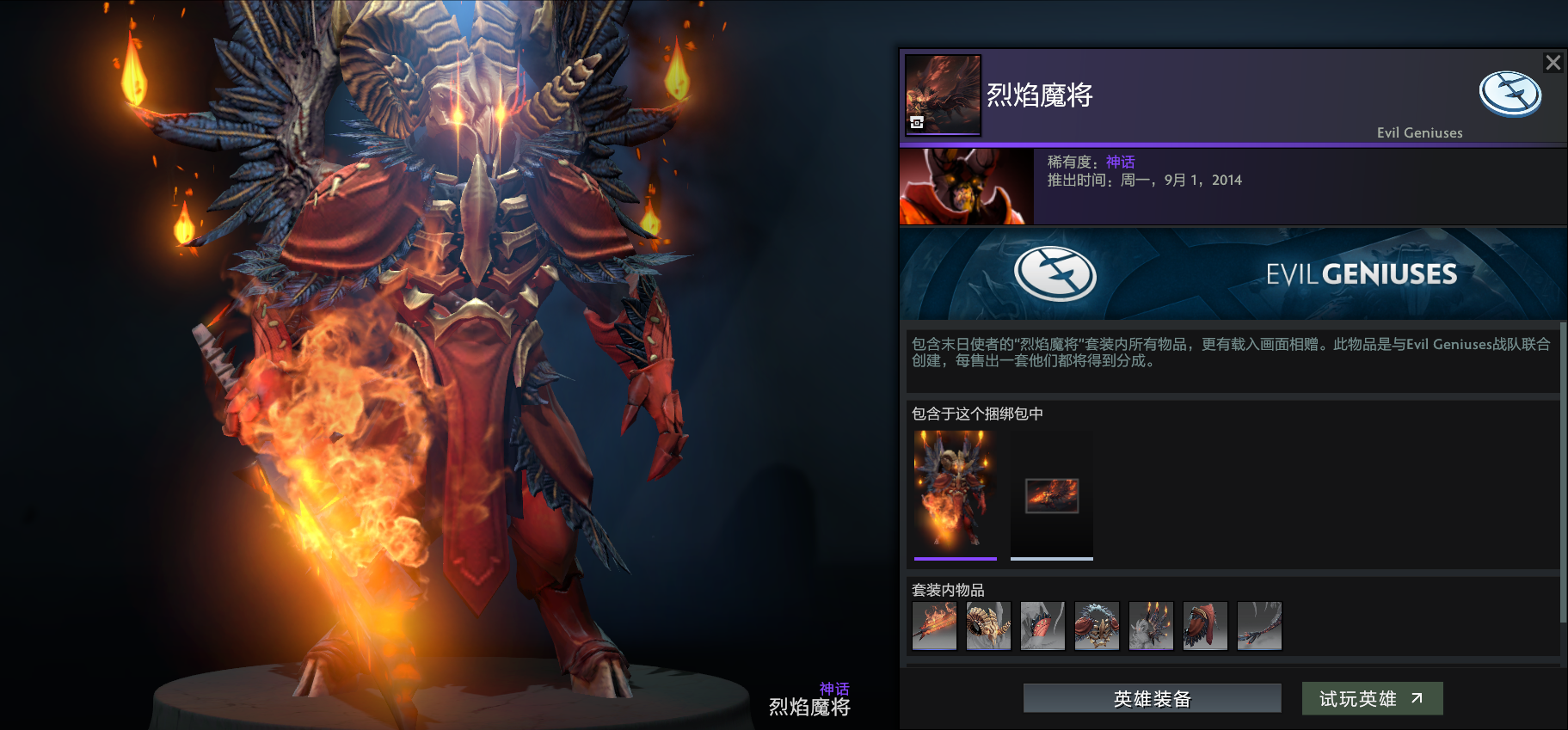The width and height of the screenshot is (1568, 730).
Task: Click the 英雄装备 button
Action: (x=1150, y=698)
